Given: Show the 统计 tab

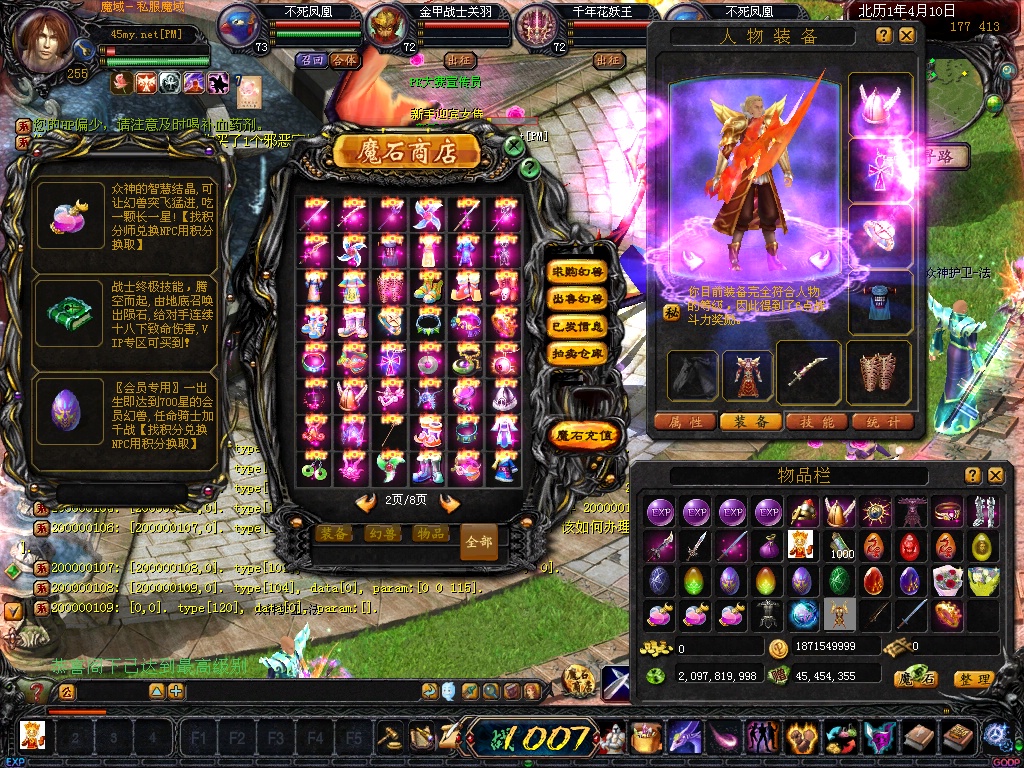Looking at the screenshot, I should click(x=882, y=421).
